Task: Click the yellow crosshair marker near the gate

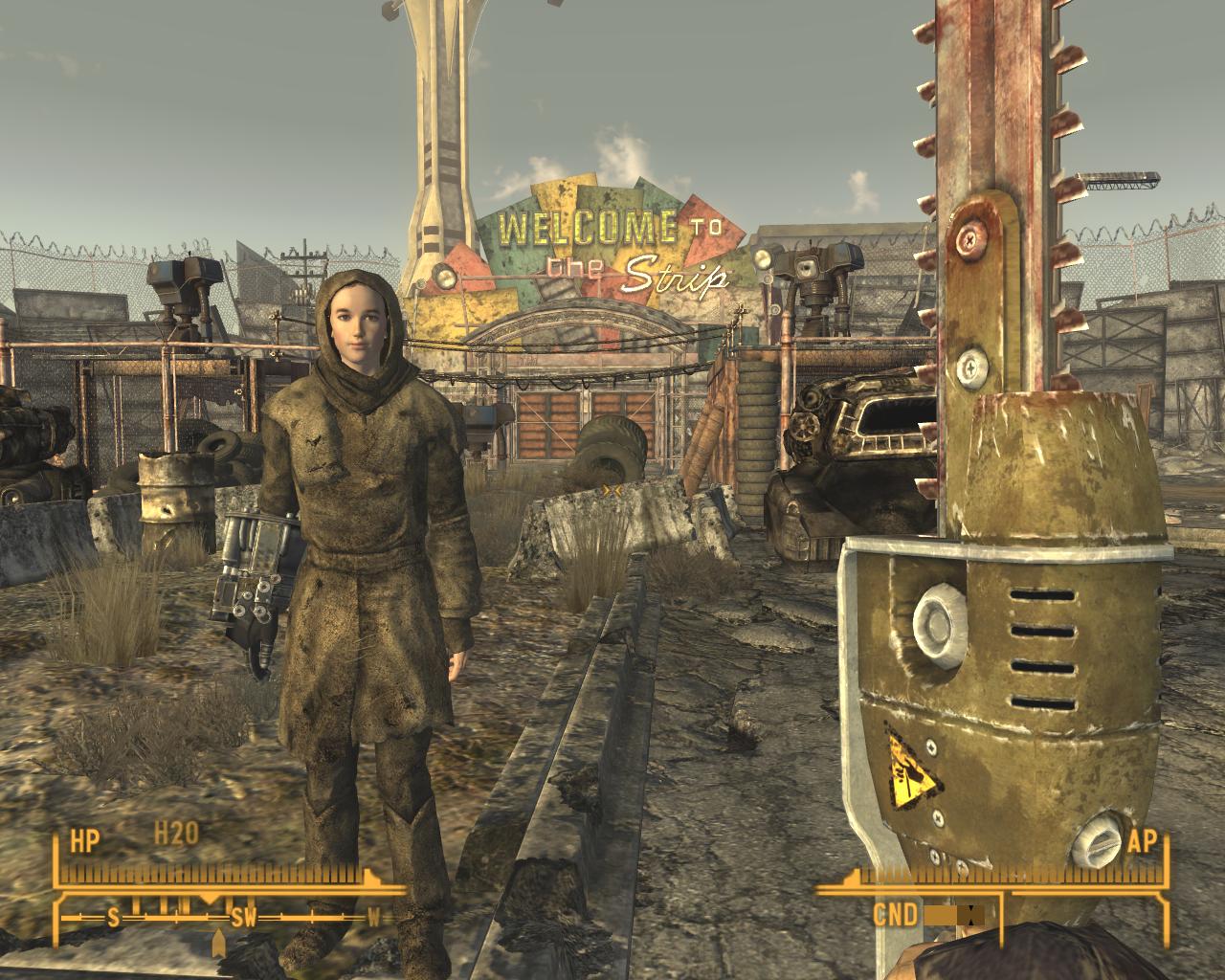Action: click(611, 488)
